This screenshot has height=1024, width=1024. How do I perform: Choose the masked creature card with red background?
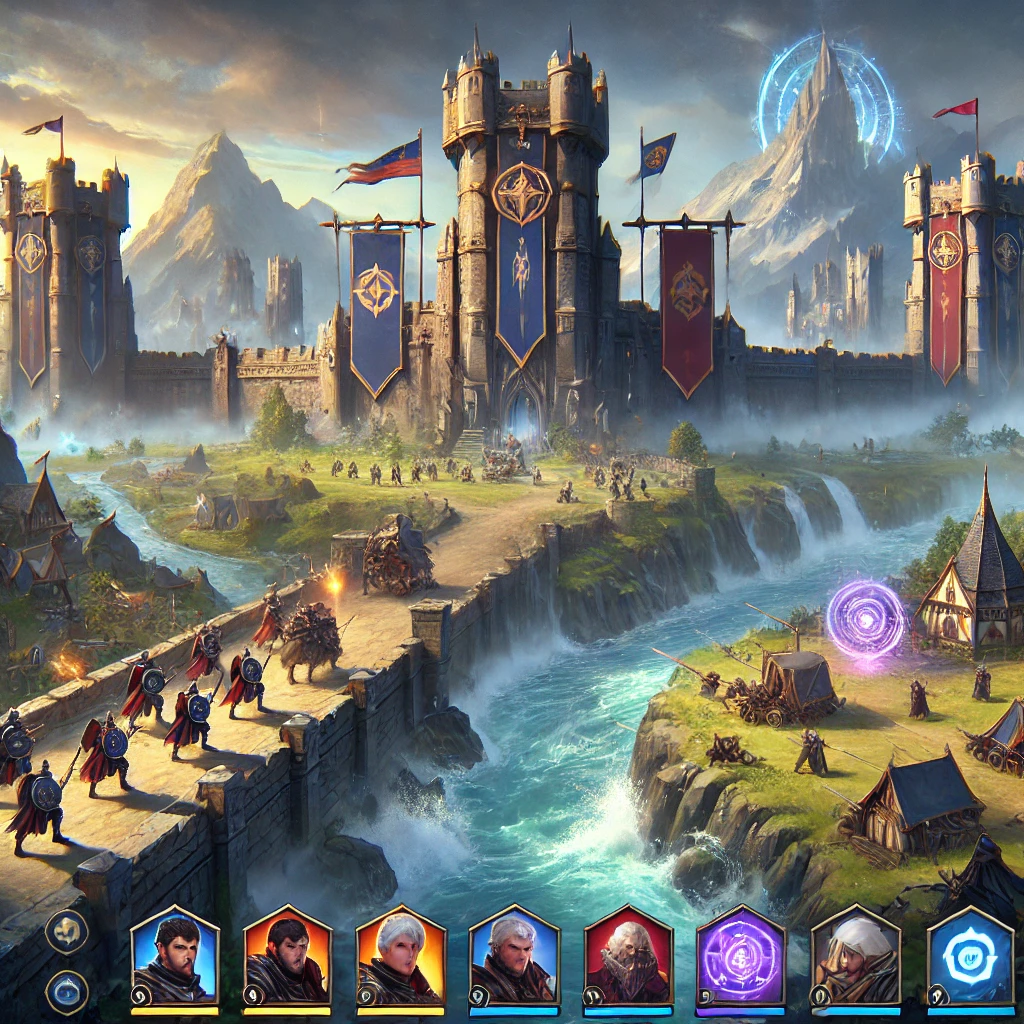(628, 957)
